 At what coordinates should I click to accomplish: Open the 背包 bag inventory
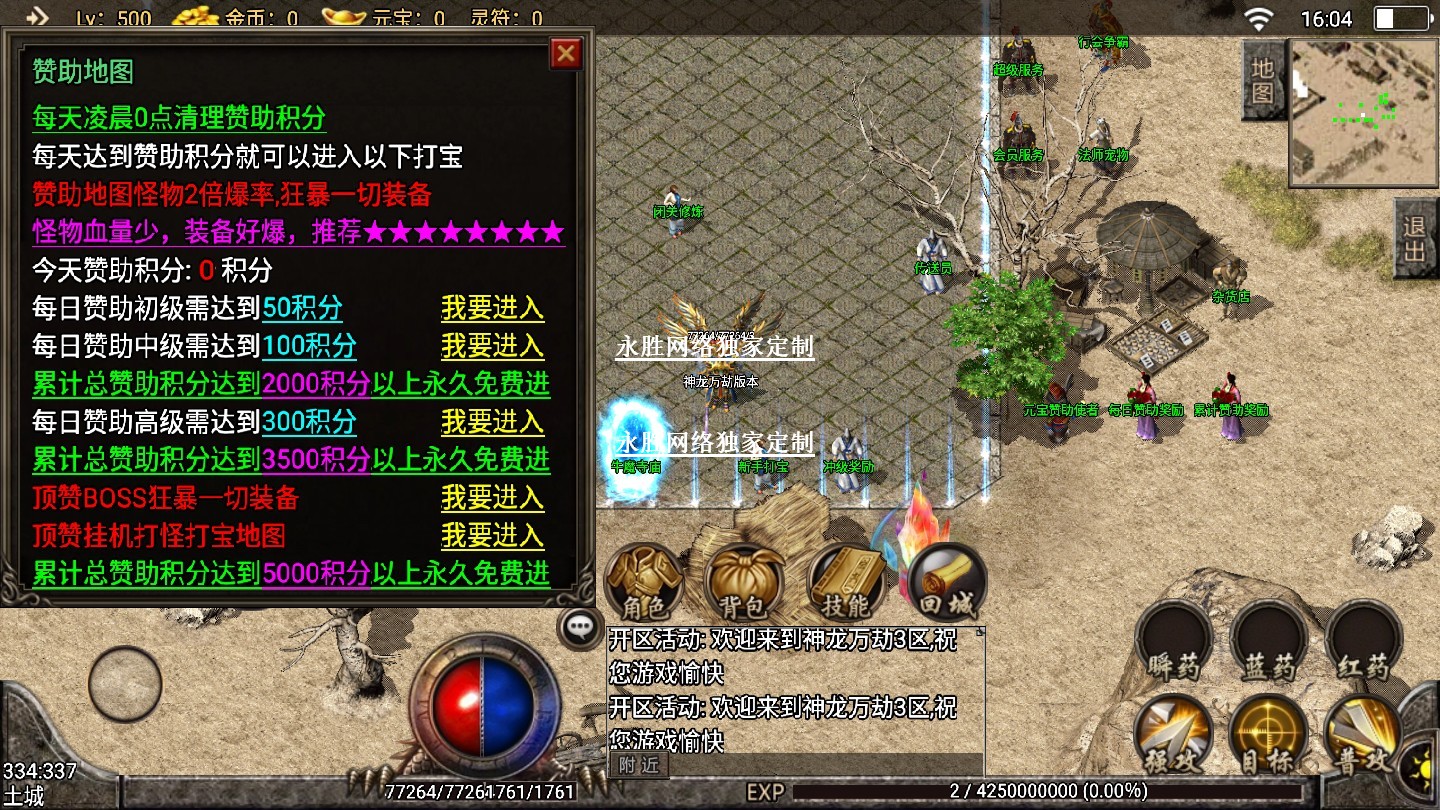(x=742, y=582)
